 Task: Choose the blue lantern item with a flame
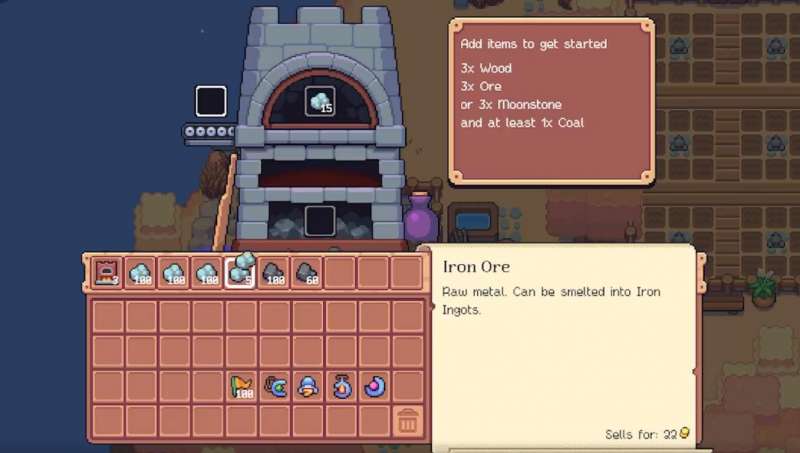pos(342,385)
